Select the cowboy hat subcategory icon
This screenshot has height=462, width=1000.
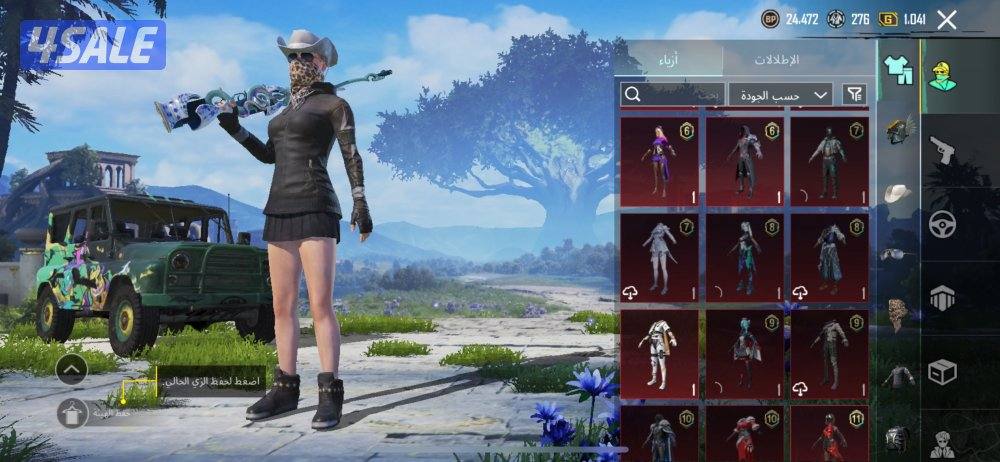[x=900, y=192]
